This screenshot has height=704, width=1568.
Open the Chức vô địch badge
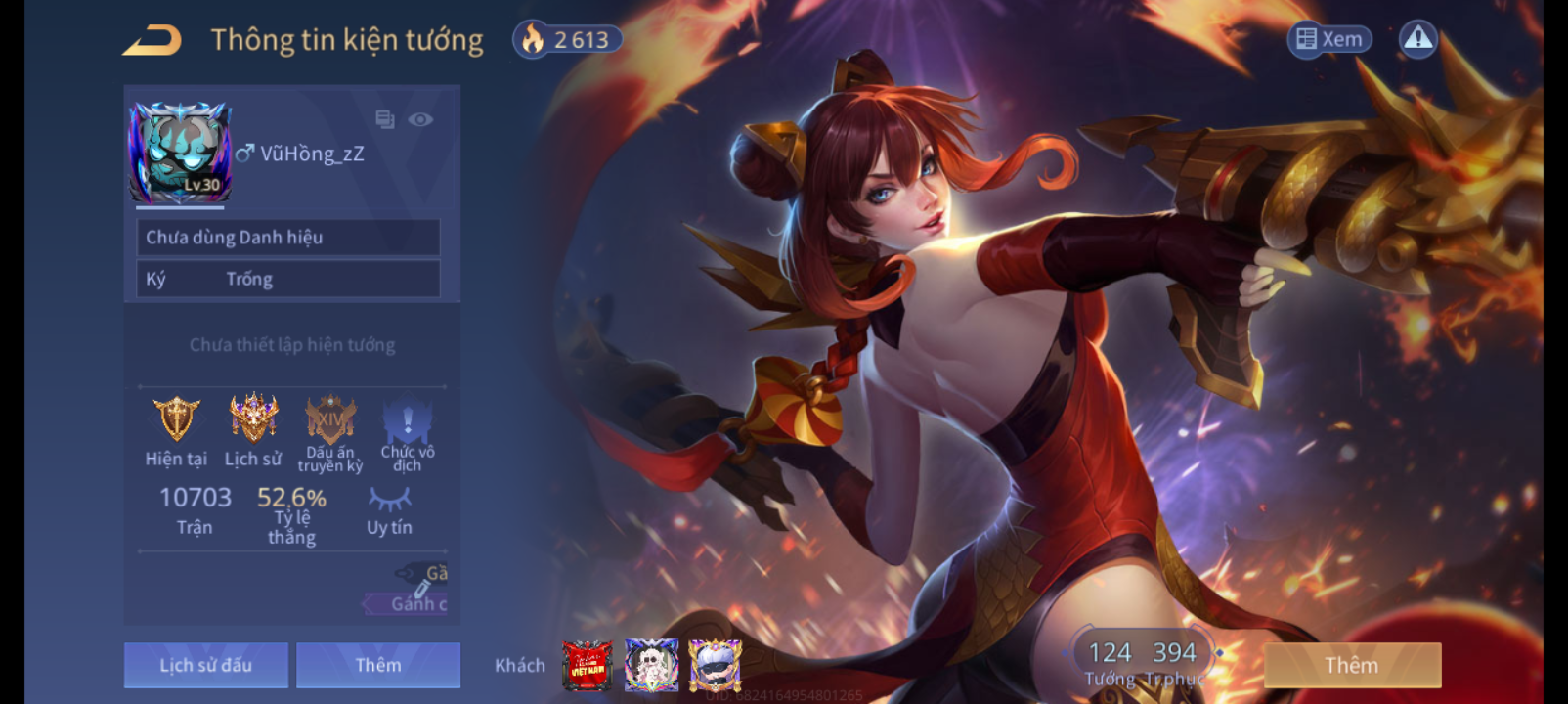pyautogui.click(x=408, y=422)
